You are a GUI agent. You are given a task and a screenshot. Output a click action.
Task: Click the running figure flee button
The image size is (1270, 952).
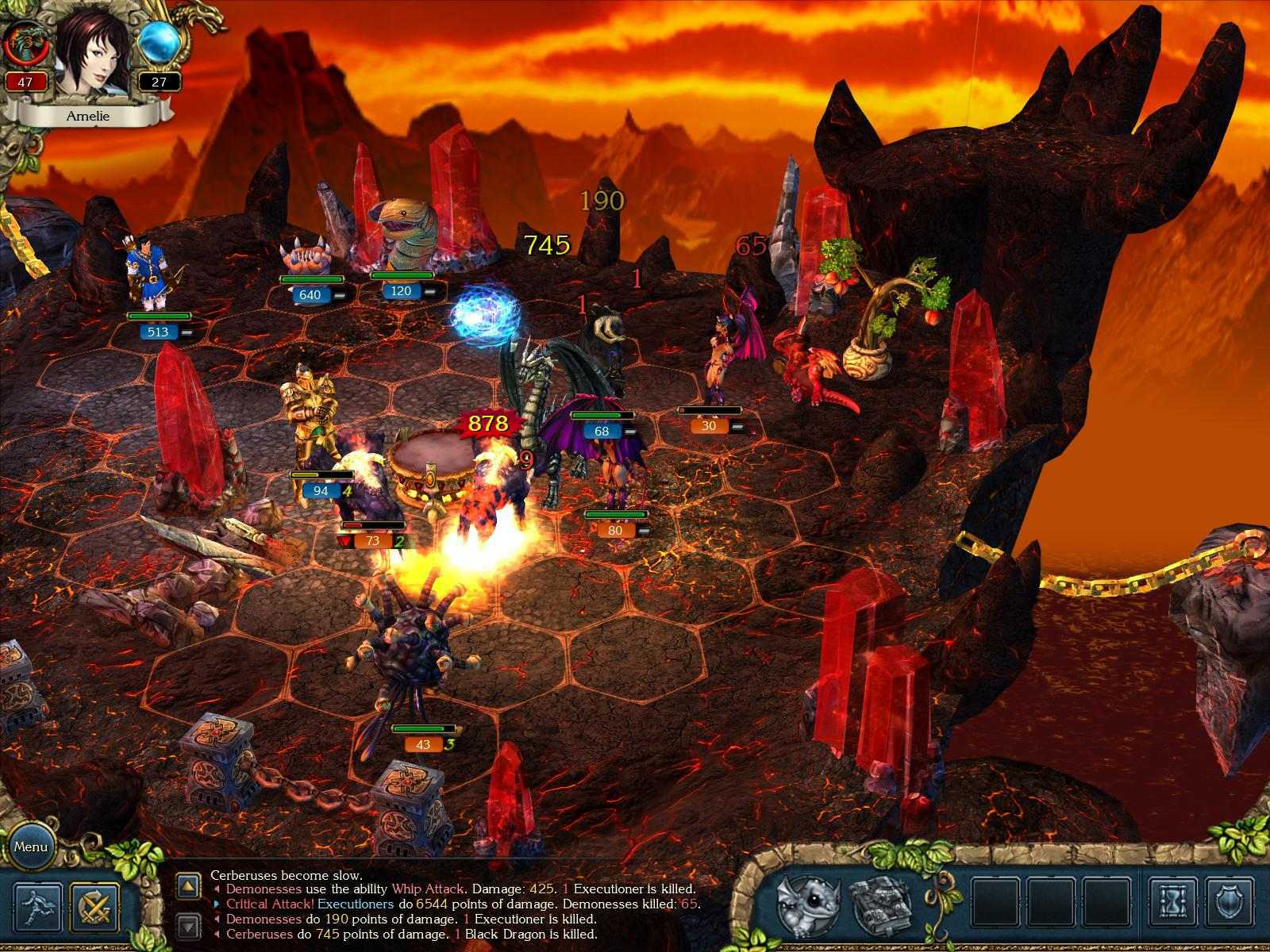(x=39, y=908)
